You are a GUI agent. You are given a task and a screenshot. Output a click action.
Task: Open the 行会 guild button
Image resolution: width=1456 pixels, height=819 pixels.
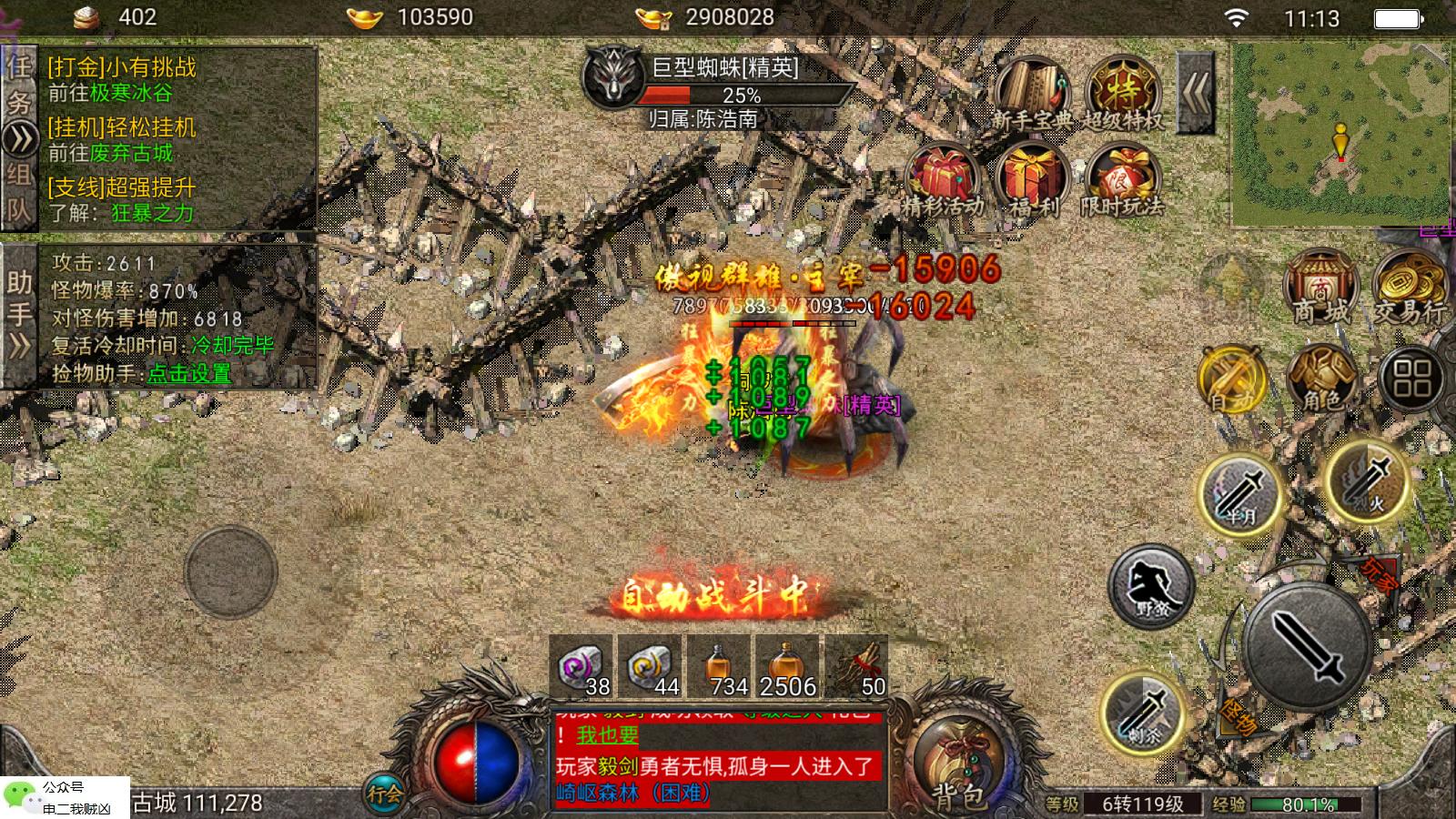coord(384,794)
